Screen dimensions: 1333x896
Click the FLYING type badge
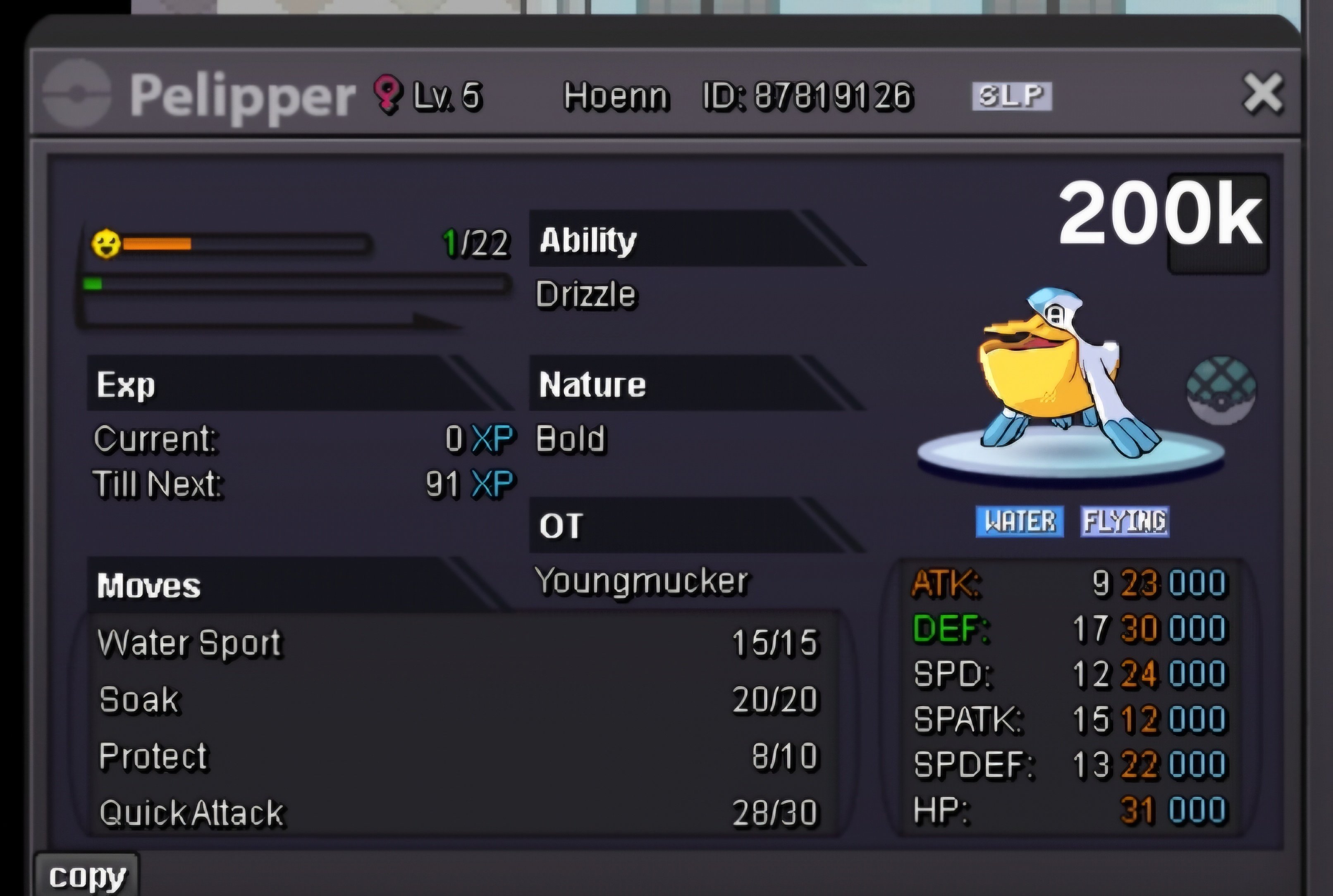(x=1124, y=521)
